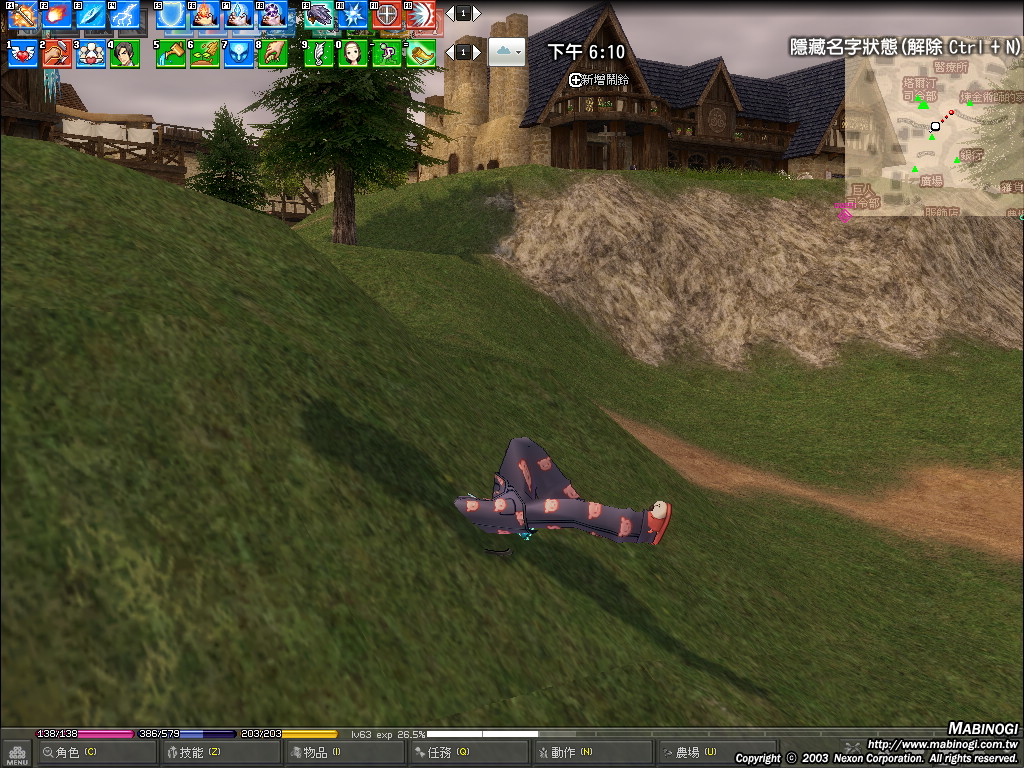1024x768 pixels.
Task: Click 新增鬧鈴 to add an alarm
Action: [x=600, y=79]
